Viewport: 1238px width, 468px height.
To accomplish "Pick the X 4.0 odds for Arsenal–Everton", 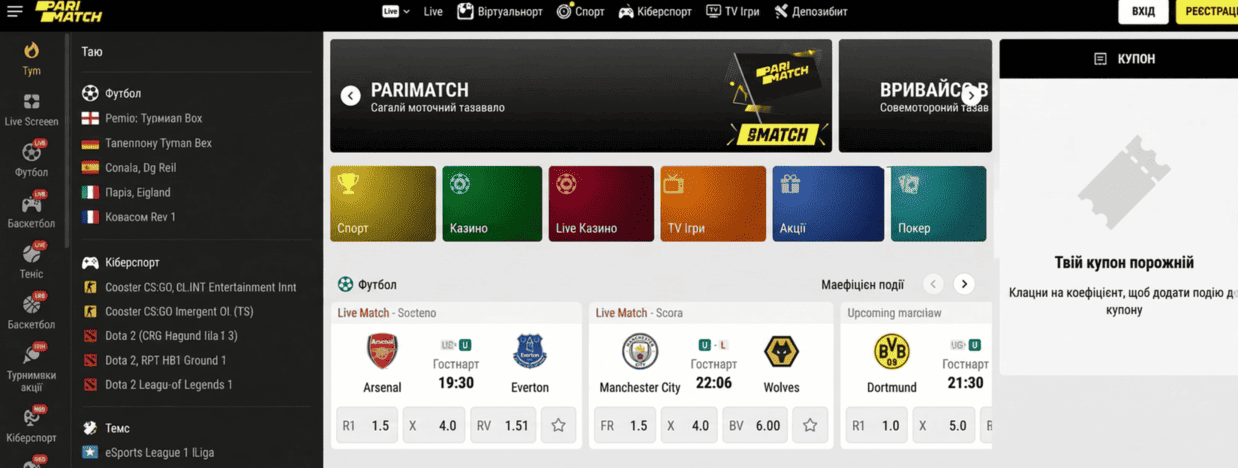I will click(434, 426).
